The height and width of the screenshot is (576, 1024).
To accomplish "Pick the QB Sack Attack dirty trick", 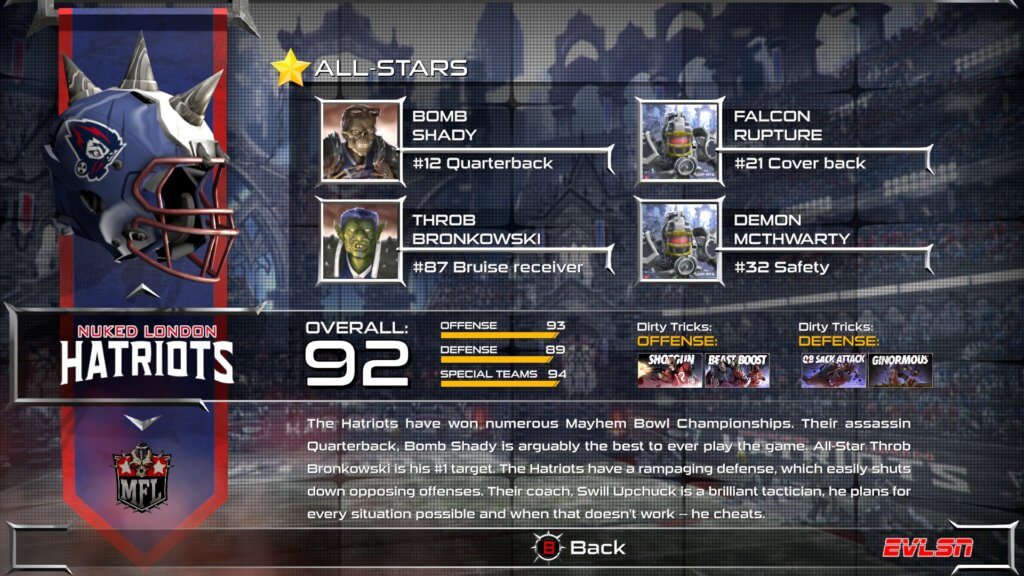I will coord(833,370).
